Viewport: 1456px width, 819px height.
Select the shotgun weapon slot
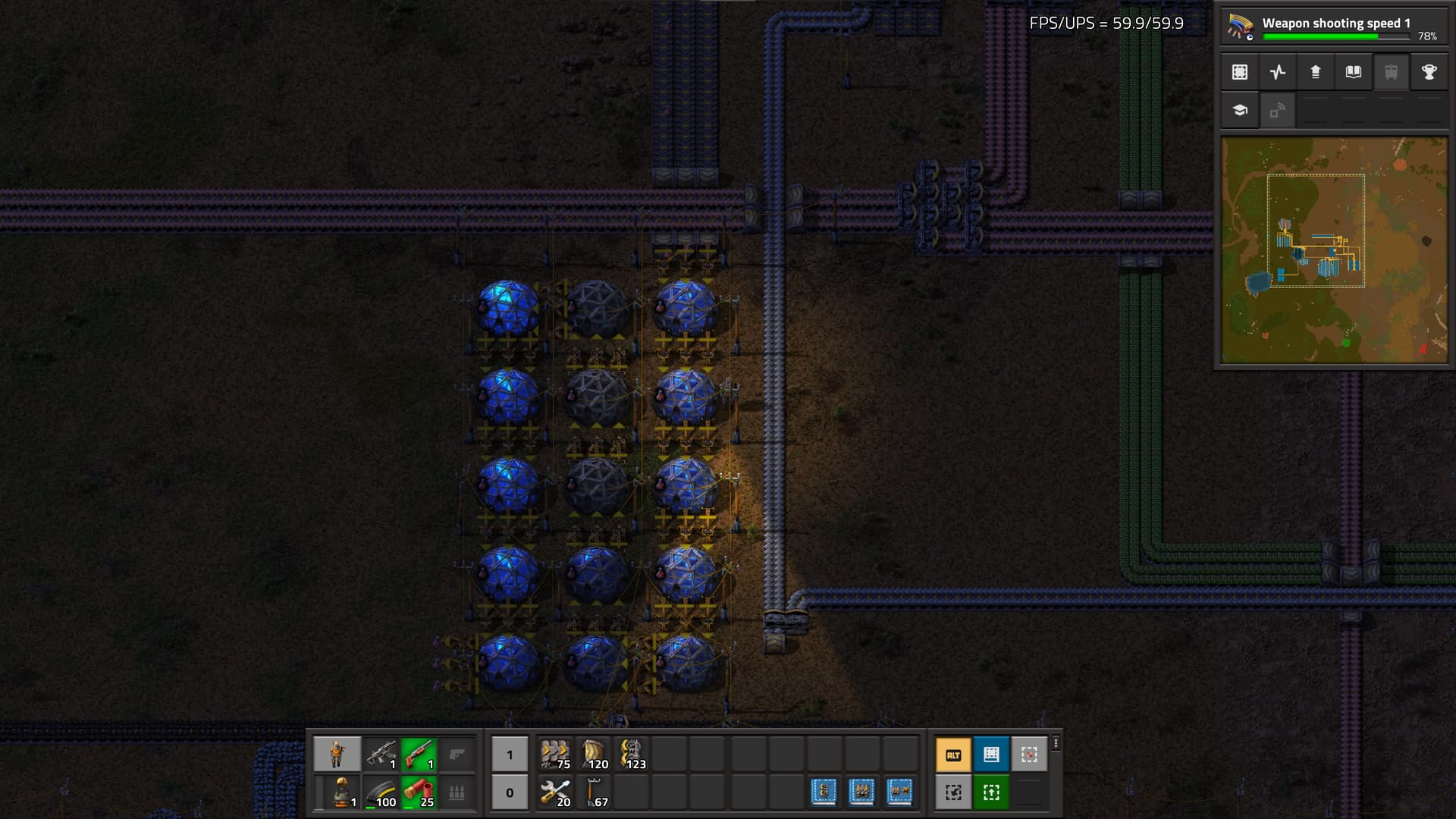(419, 755)
